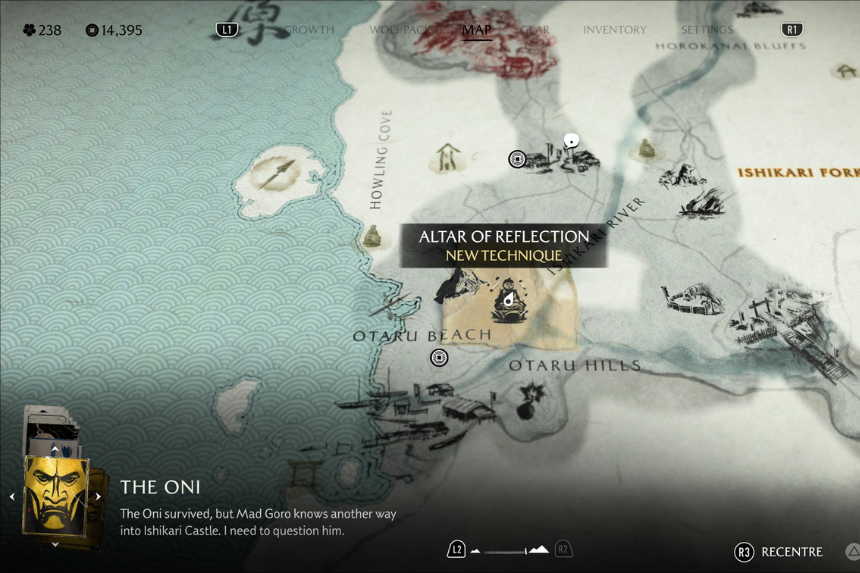Go to the Settings tab
The height and width of the screenshot is (573, 860).
click(707, 30)
